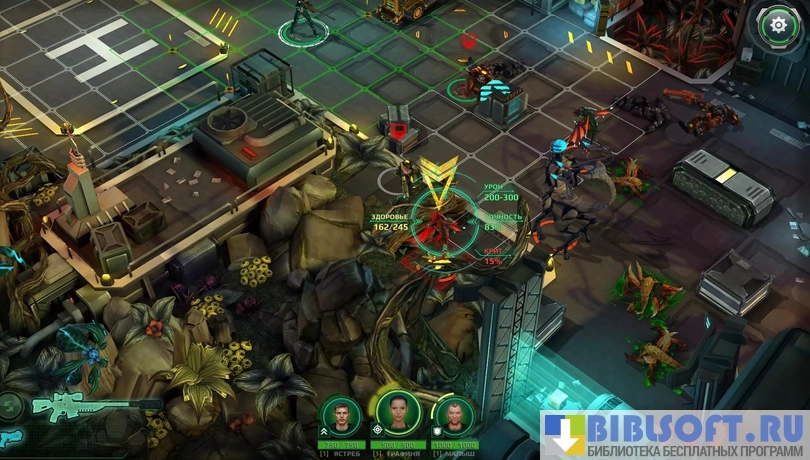Select the Графиня squad member portrait
Screen dimensions: 810x460
point(395,411)
